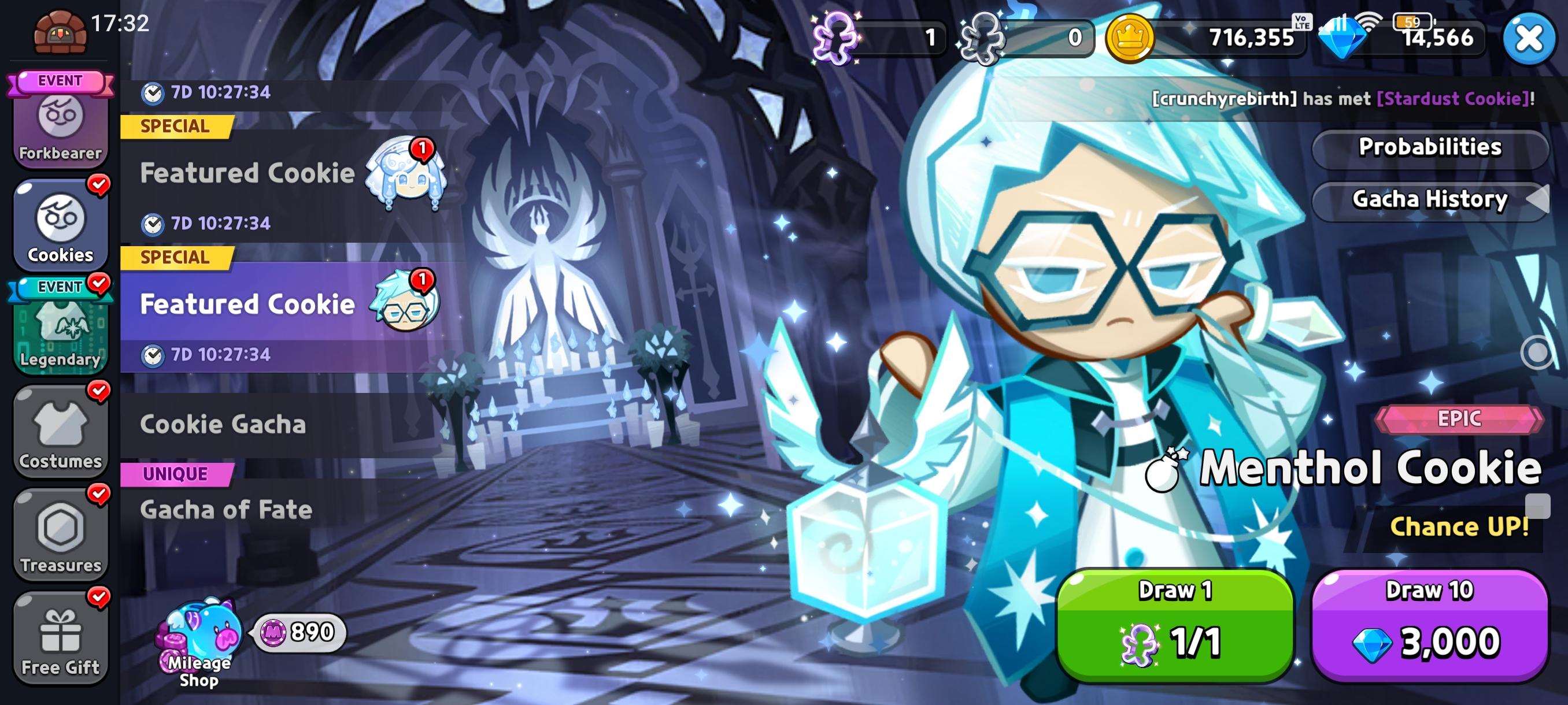
Task: Click the purple cookie cutter counter
Action: (877, 38)
